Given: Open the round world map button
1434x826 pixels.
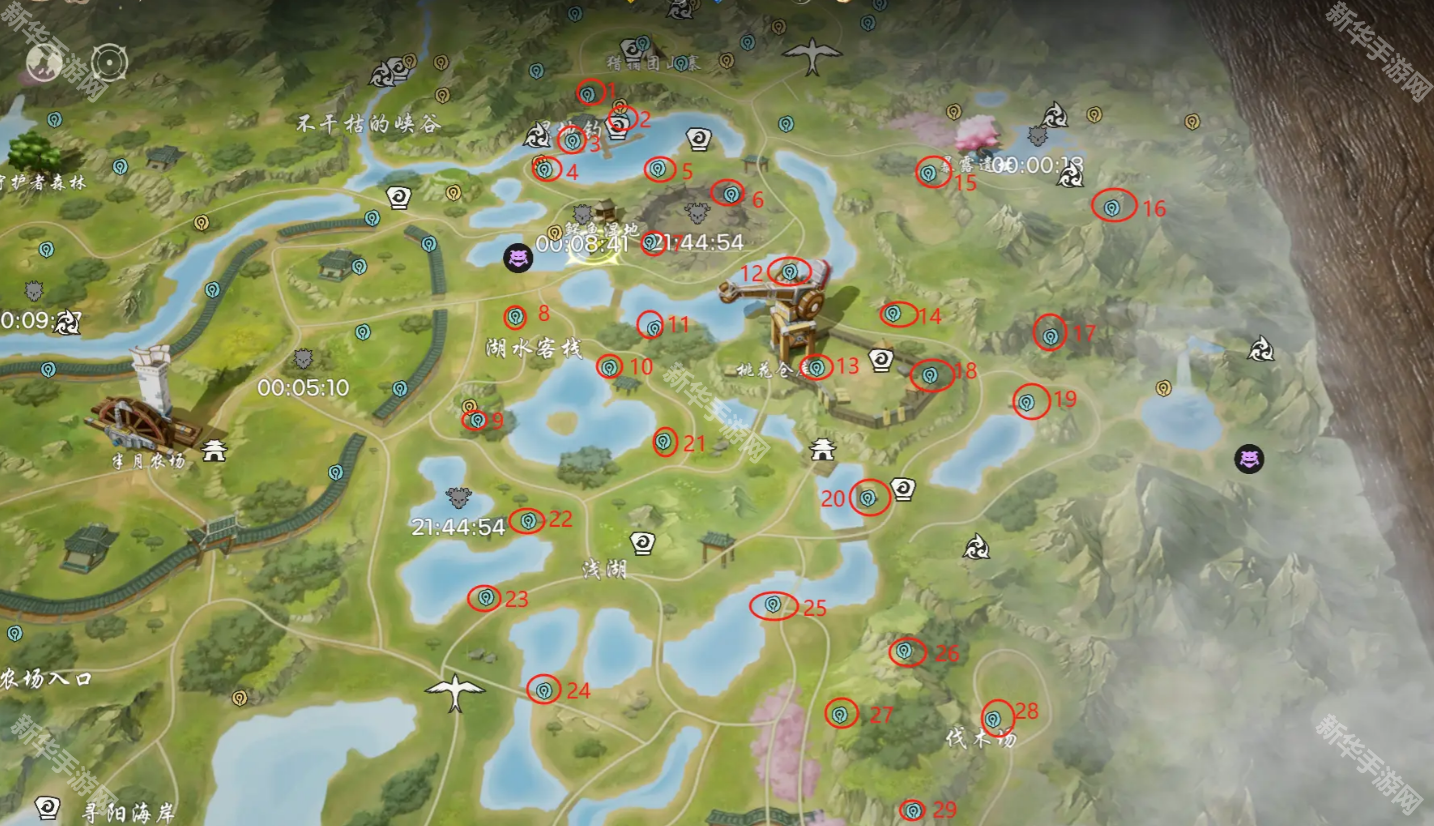Looking at the screenshot, I should click(45, 62).
